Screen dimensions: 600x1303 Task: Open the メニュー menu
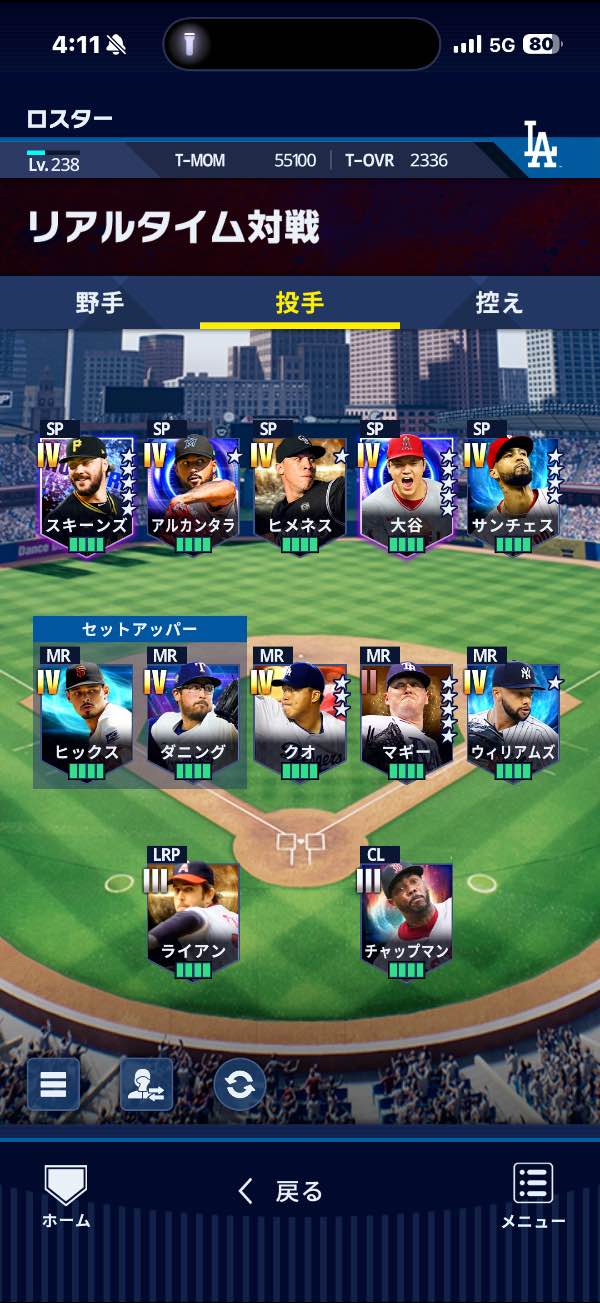533,1196
